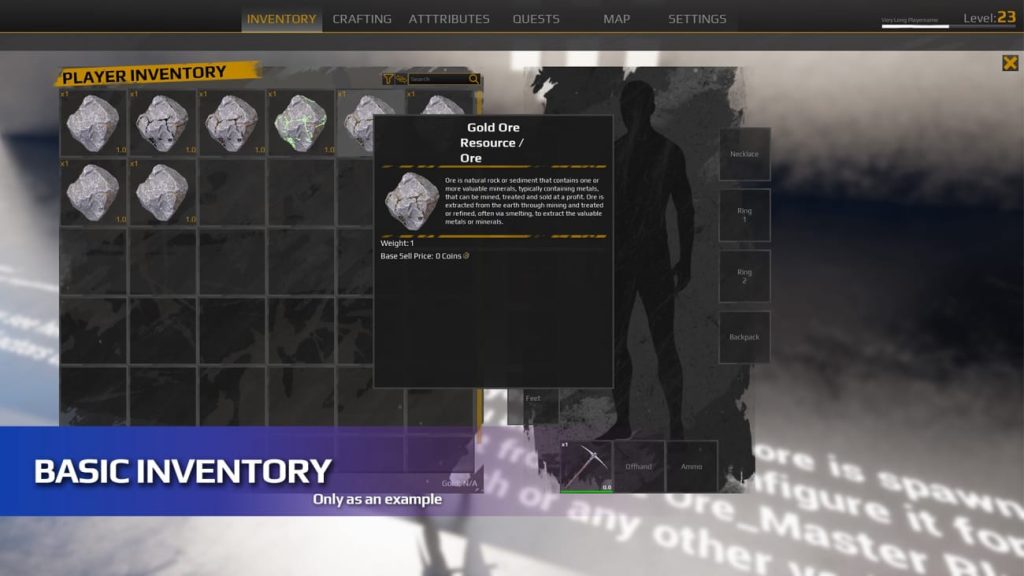Go to the Settings tab
The width and height of the screenshot is (1024, 576).
(697, 19)
